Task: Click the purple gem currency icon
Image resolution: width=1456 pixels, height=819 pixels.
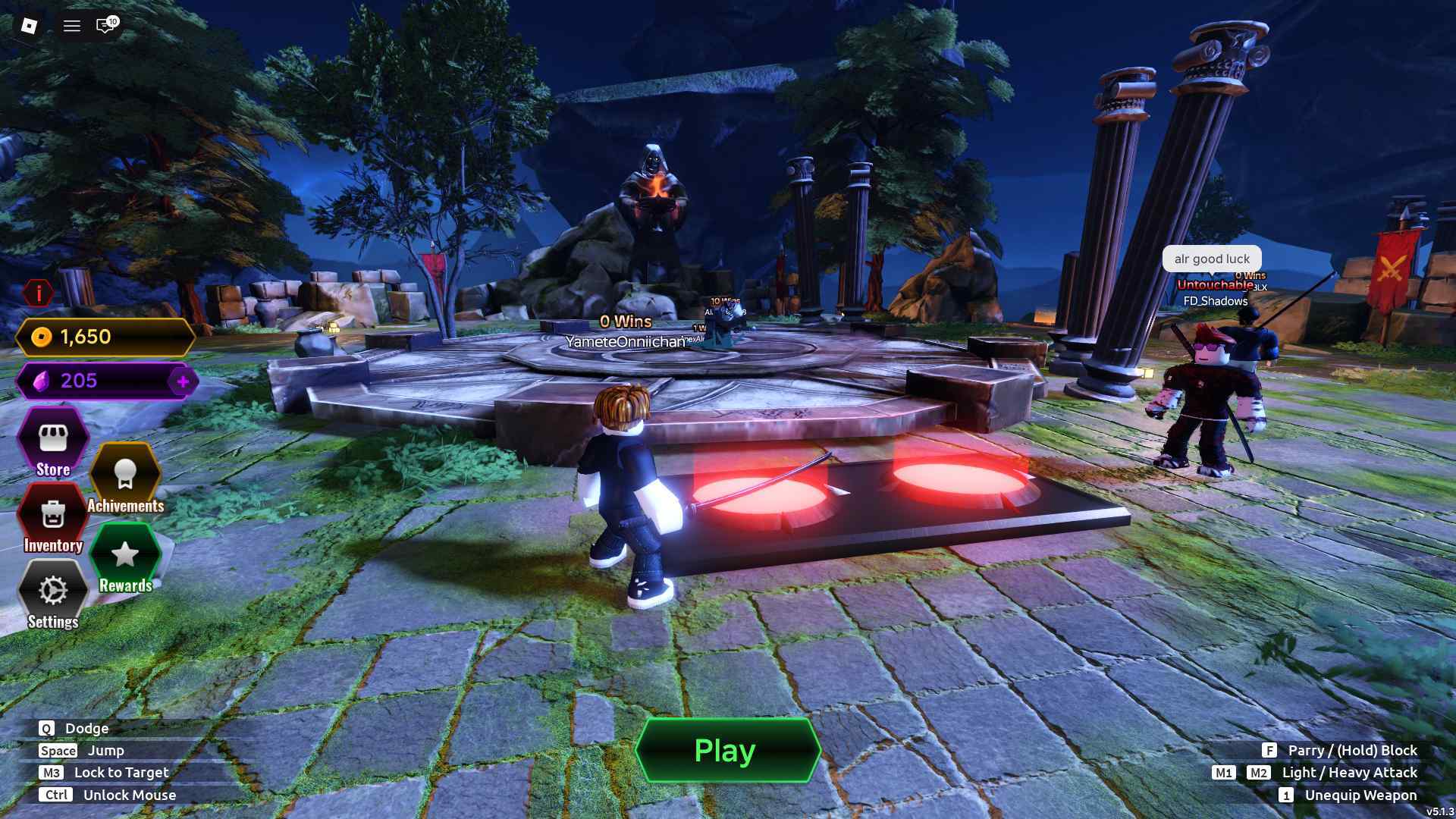Action: [x=40, y=381]
